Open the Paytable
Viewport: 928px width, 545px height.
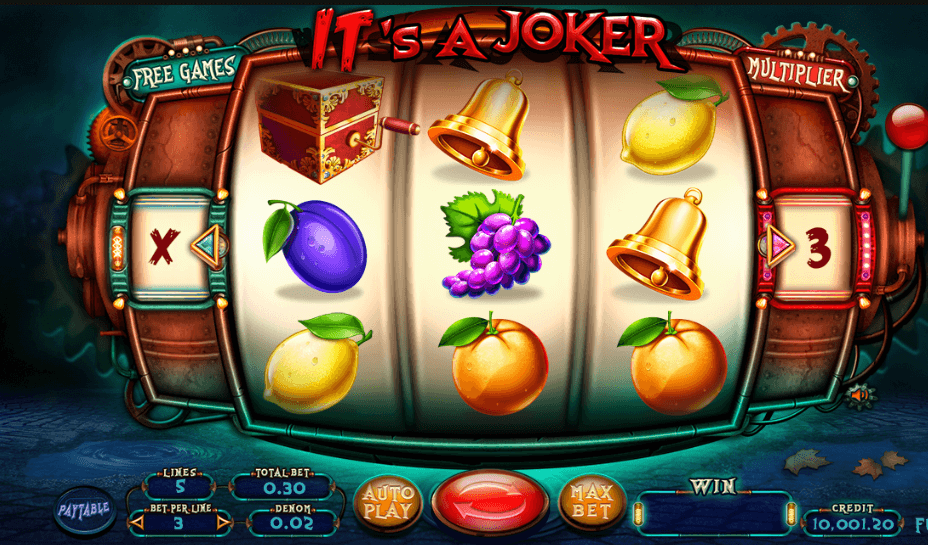pos(82,508)
